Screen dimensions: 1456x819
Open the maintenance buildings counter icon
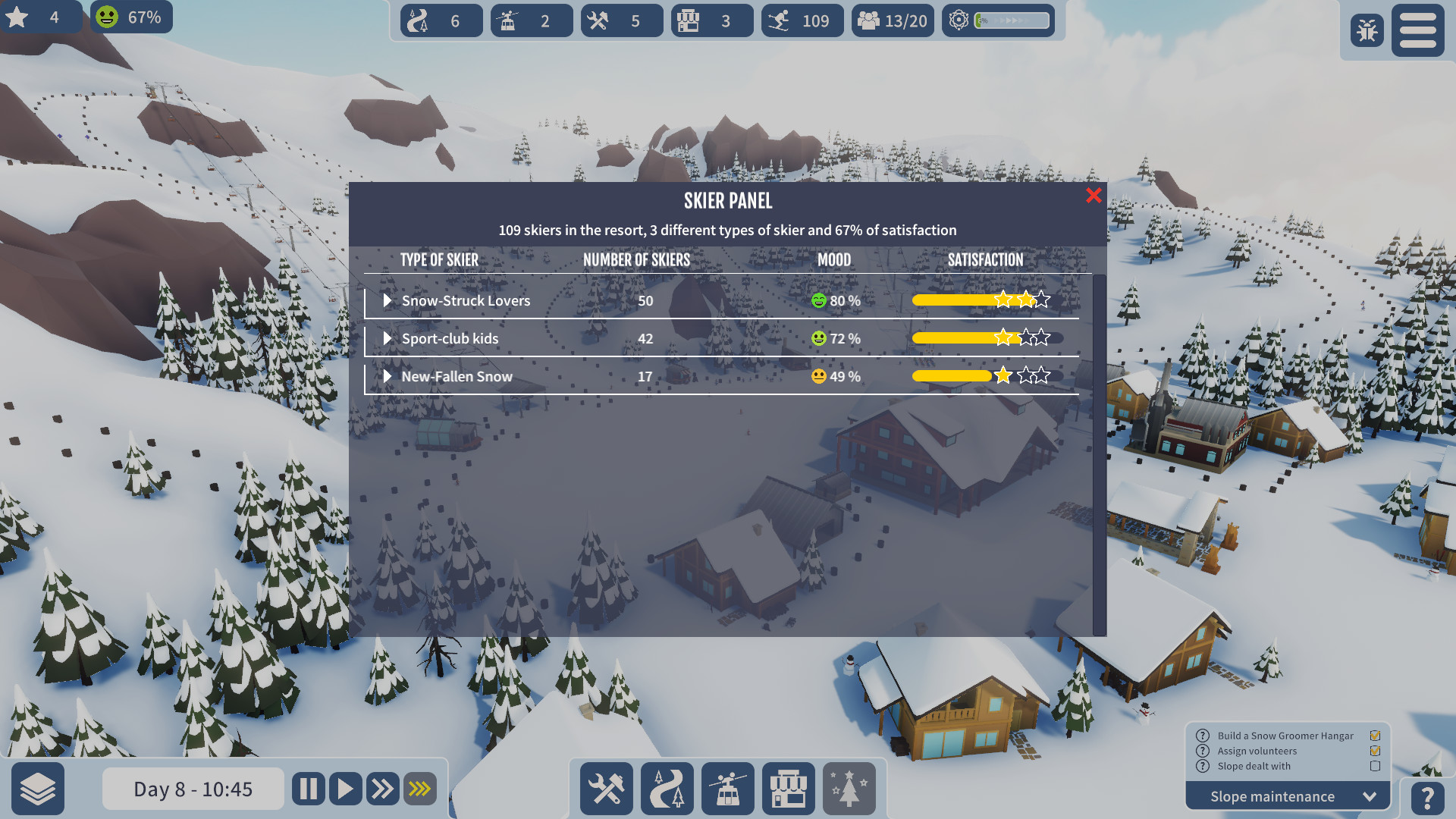point(622,20)
